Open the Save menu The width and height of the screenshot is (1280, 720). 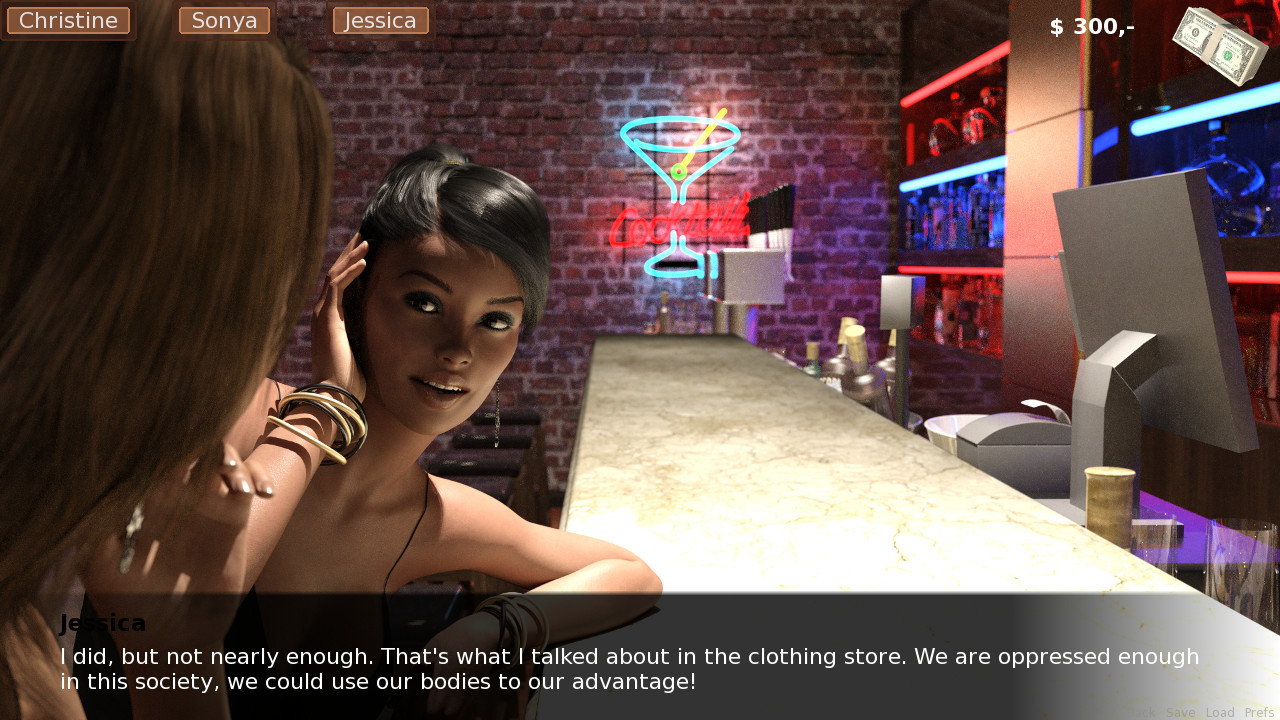point(1180,713)
